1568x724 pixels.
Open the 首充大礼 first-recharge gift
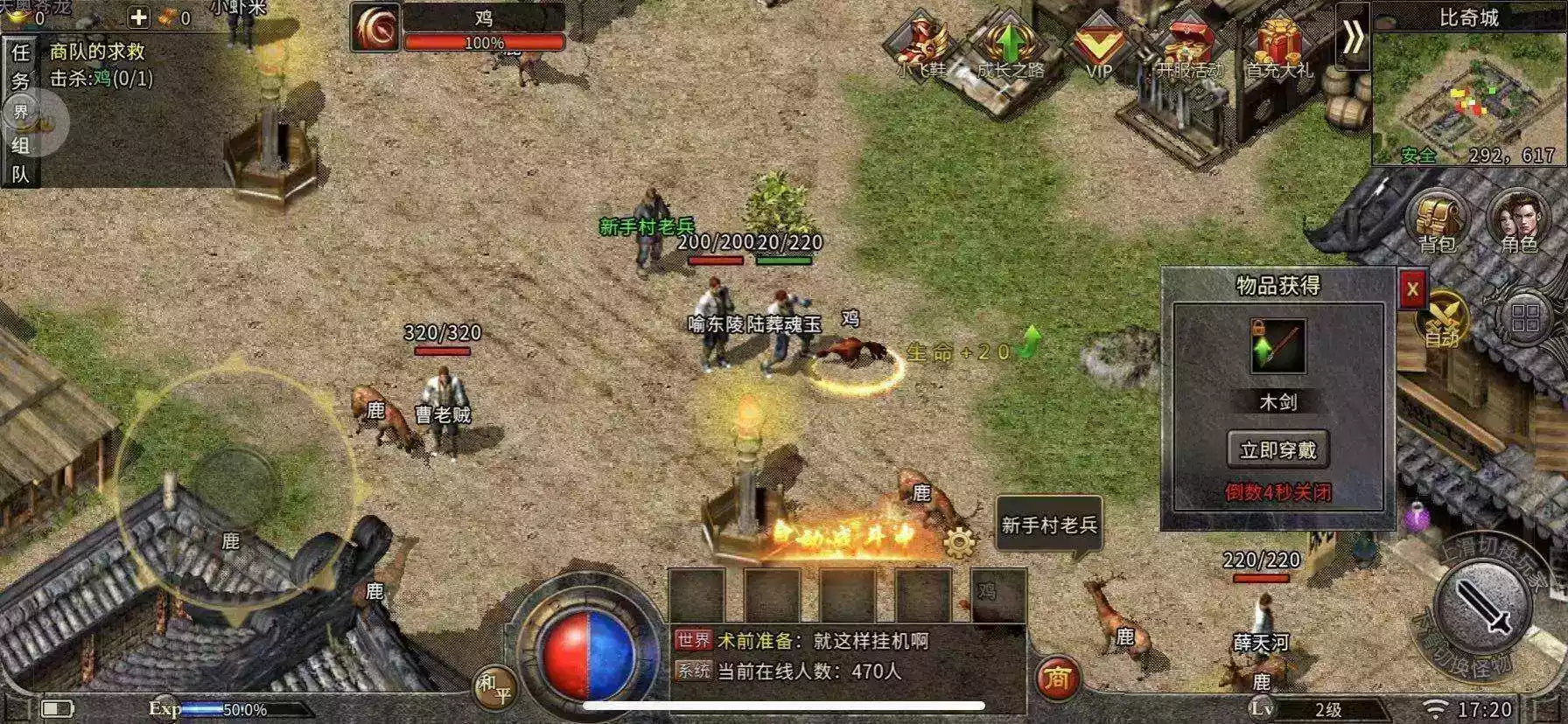point(1279,45)
